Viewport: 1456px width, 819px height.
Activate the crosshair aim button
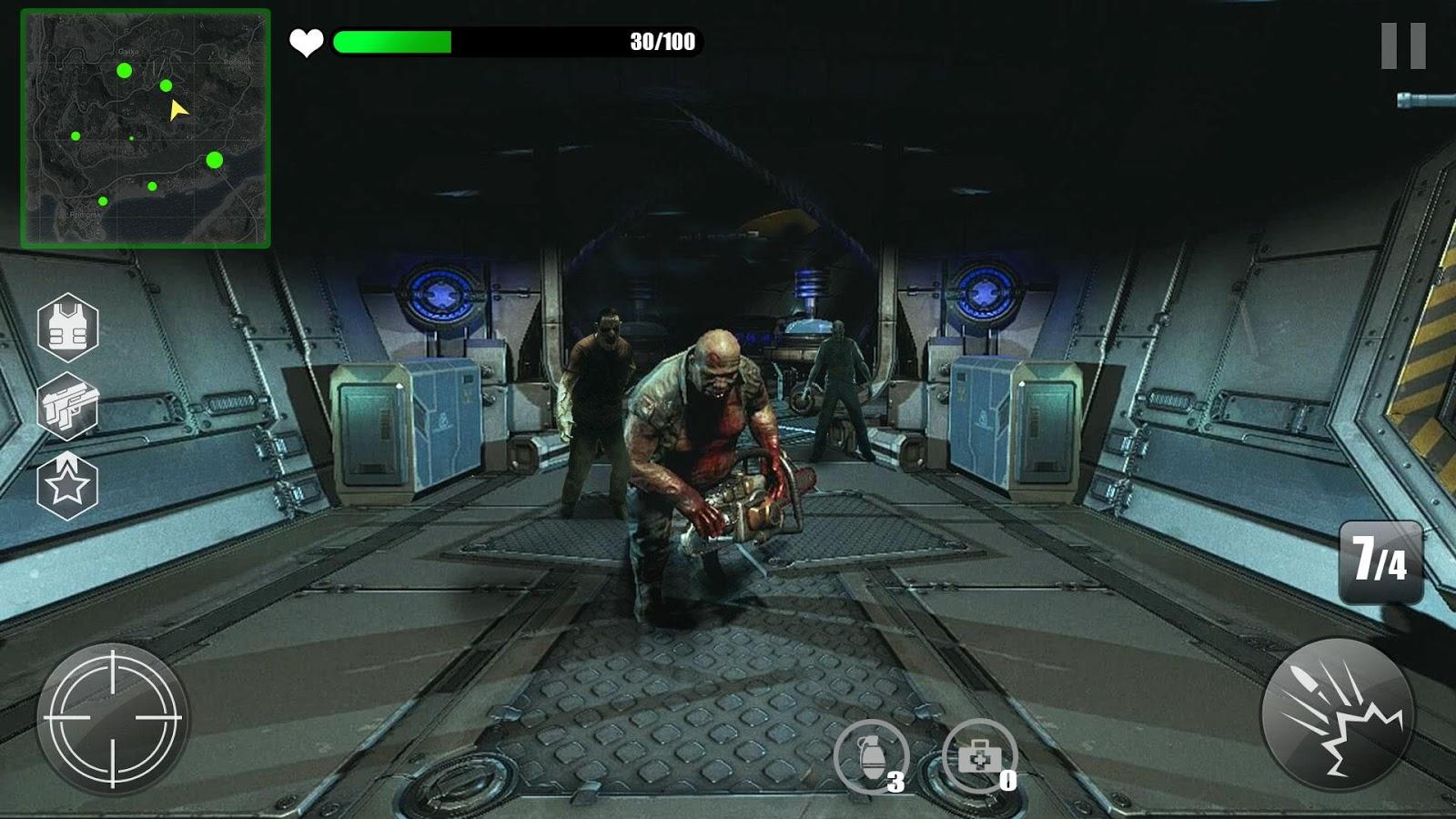(x=113, y=718)
